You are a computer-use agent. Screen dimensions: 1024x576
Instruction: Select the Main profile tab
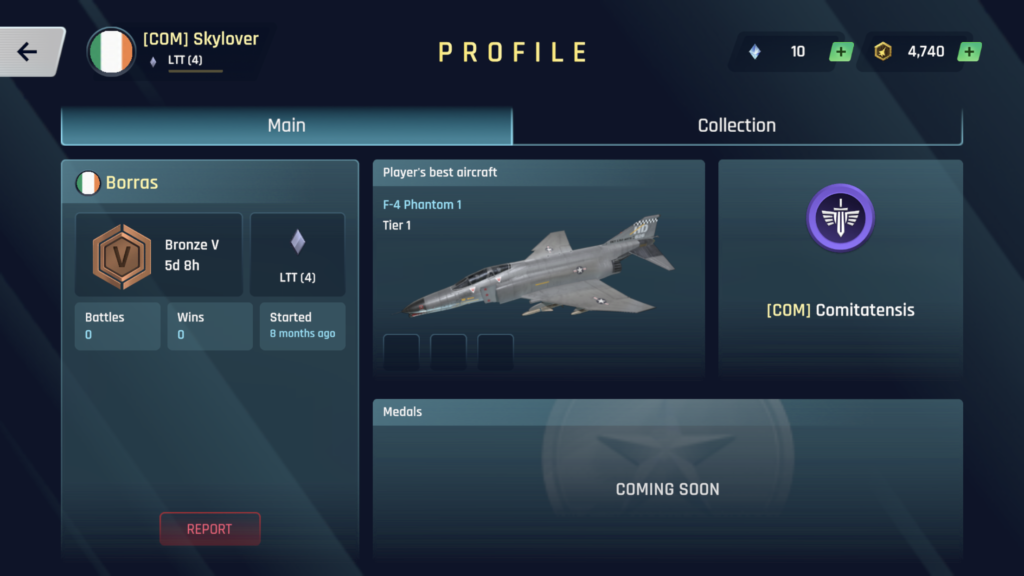pos(287,126)
